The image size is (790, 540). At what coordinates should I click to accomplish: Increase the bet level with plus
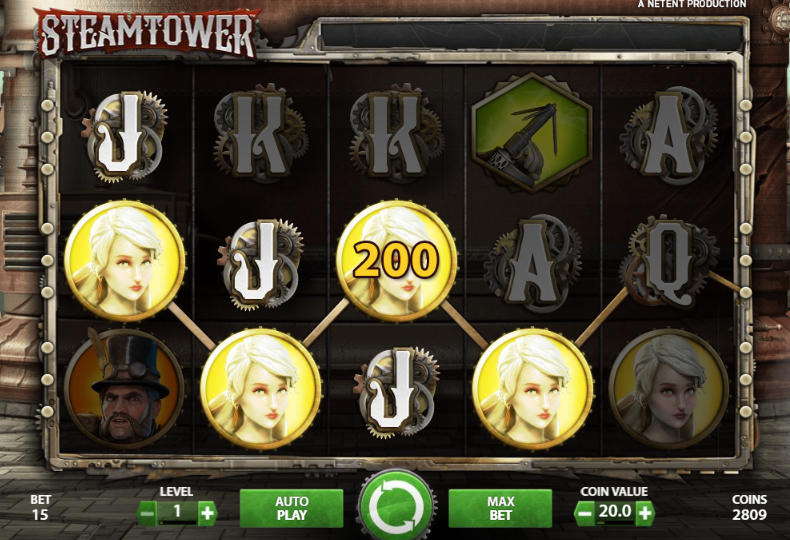click(x=207, y=514)
